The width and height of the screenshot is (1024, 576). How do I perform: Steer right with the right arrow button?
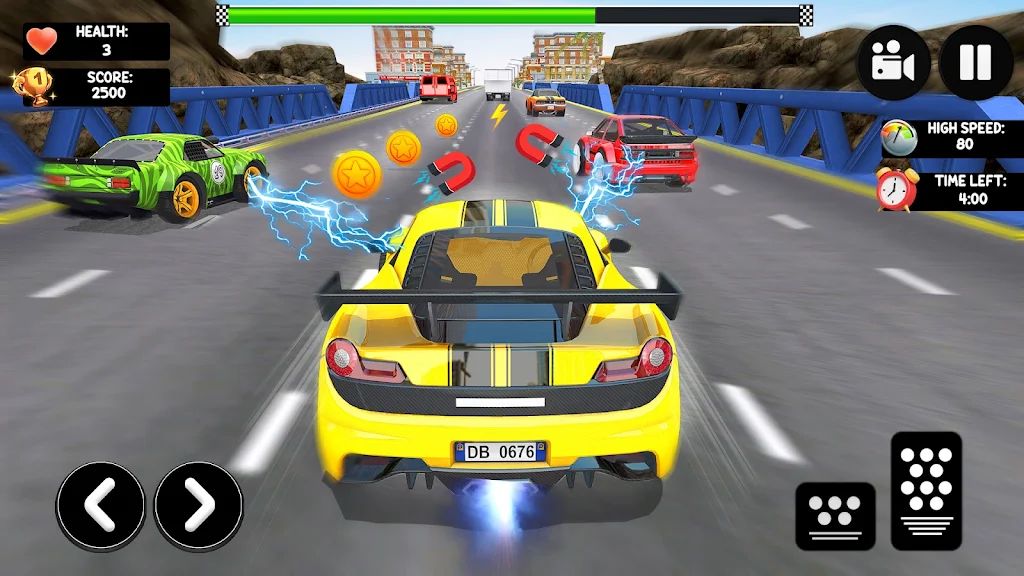pyautogui.click(x=198, y=505)
